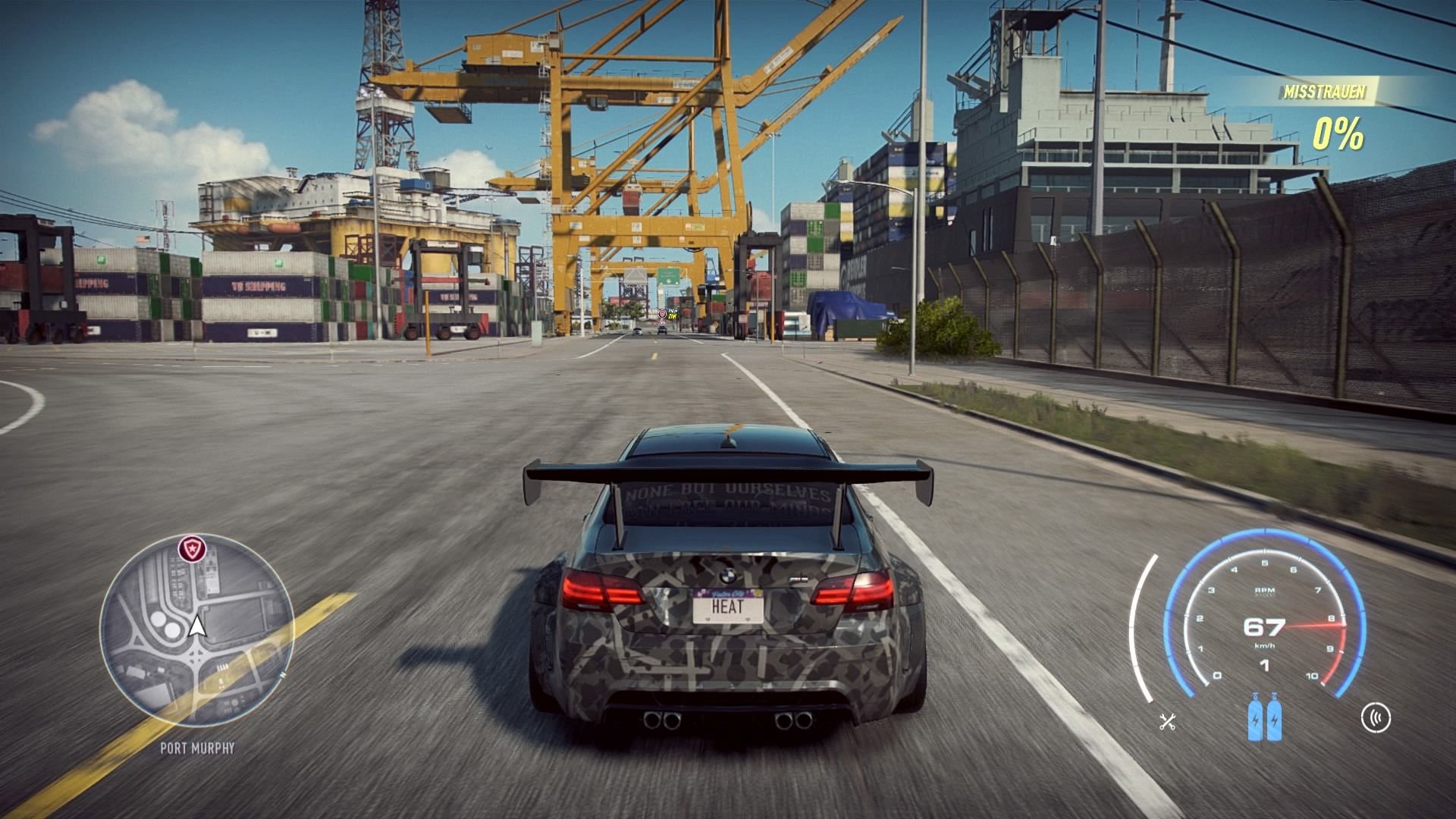The image size is (1456, 819).
Task: Open the distance marker near the event icon
Action: point(673,310)
